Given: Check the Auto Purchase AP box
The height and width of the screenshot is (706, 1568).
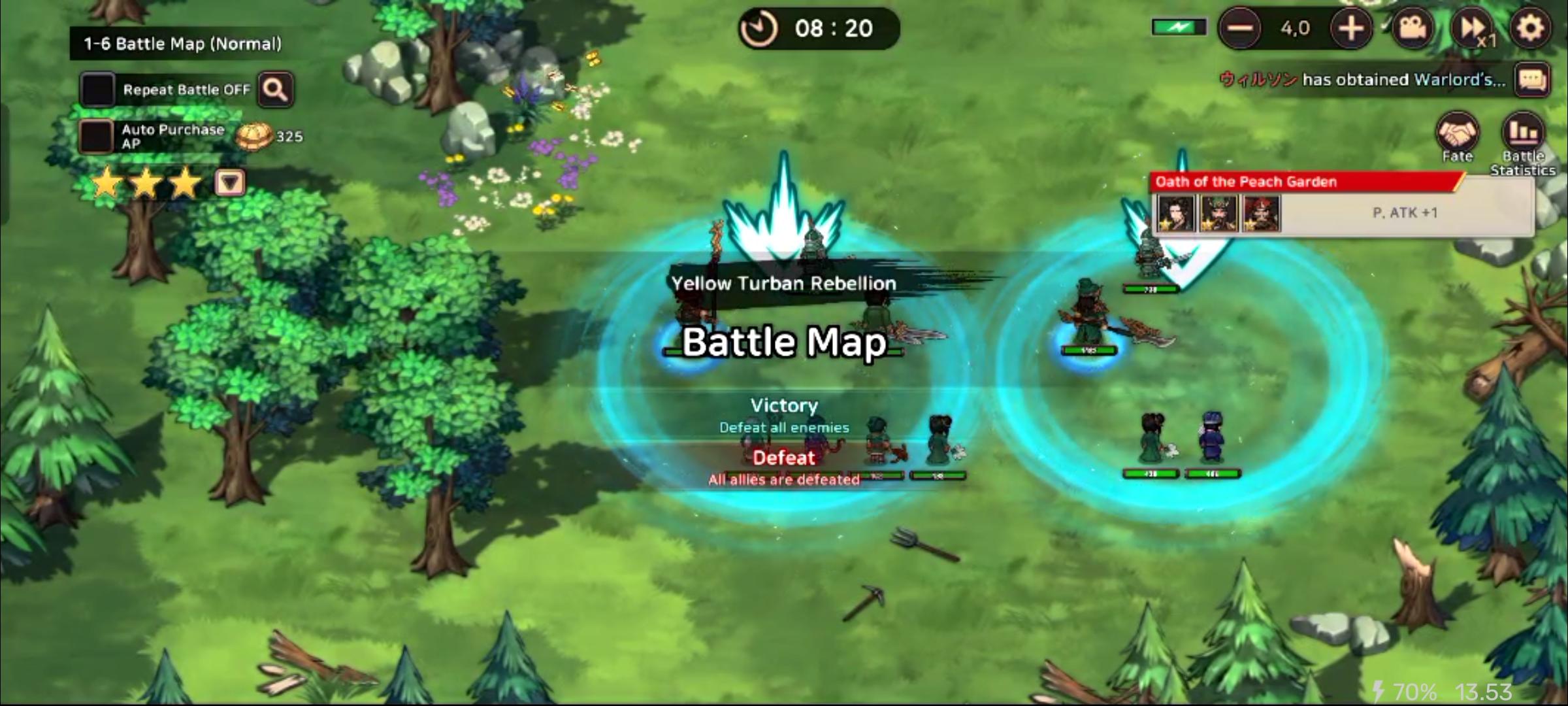Looking at the screenshot, I should click(95, 136).
